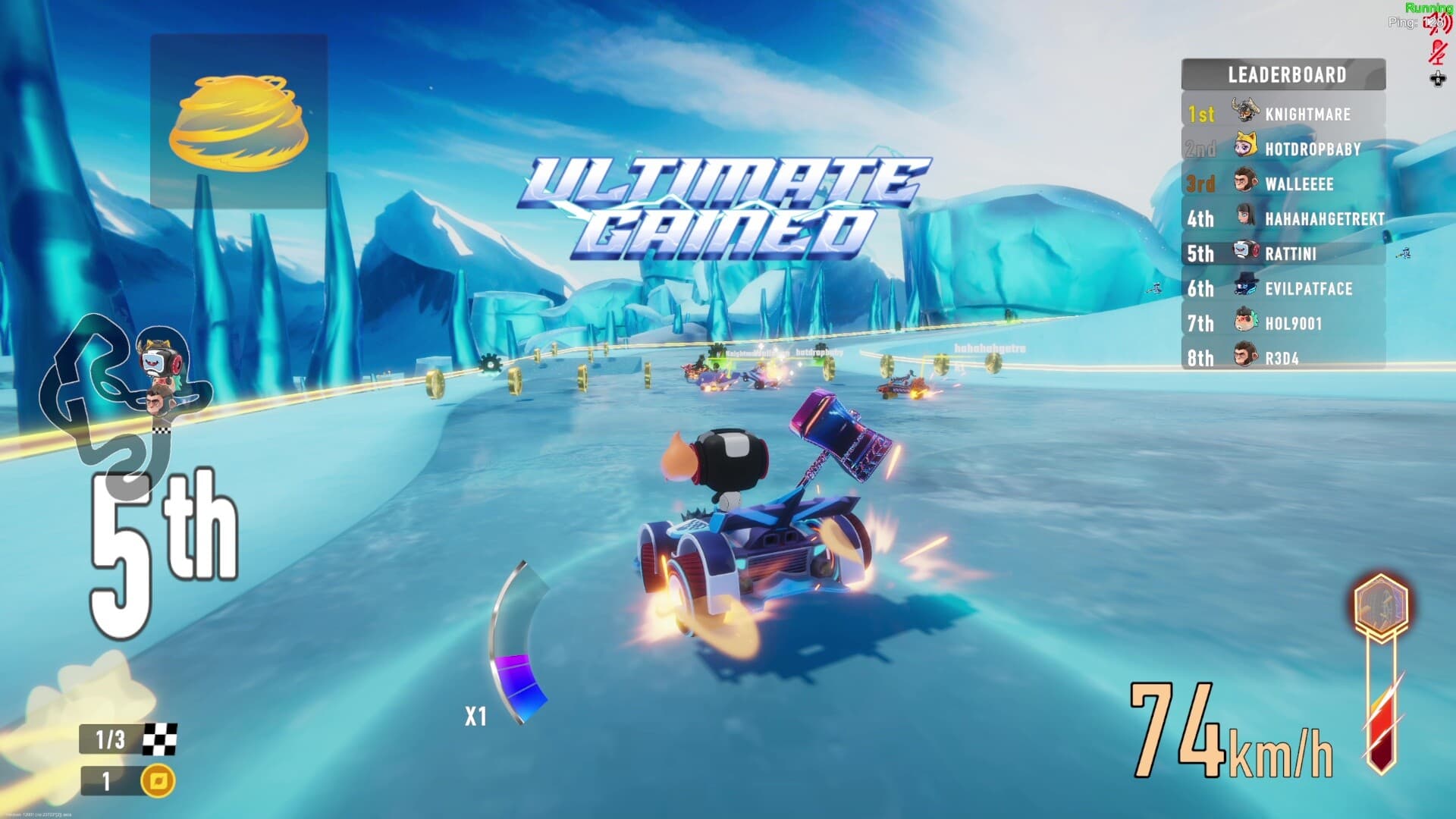Screen dimensions: 1456x819
Task: Select HotDropBaby in the leaderboard
Action: (x=1283, y=149)
